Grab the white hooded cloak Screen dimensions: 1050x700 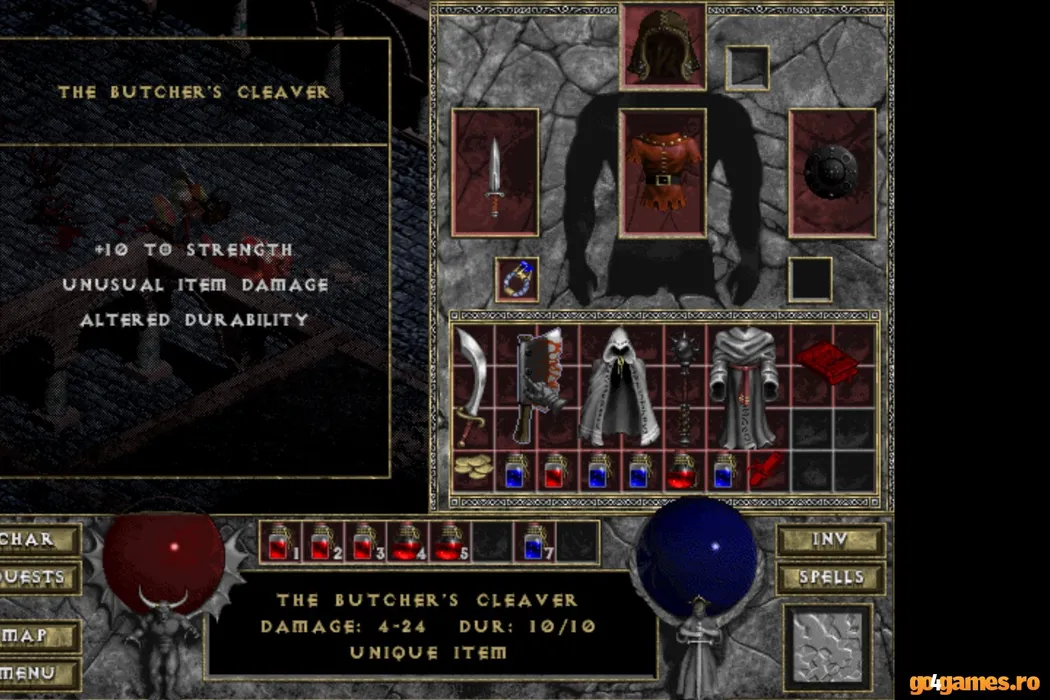tap(624, 385)
